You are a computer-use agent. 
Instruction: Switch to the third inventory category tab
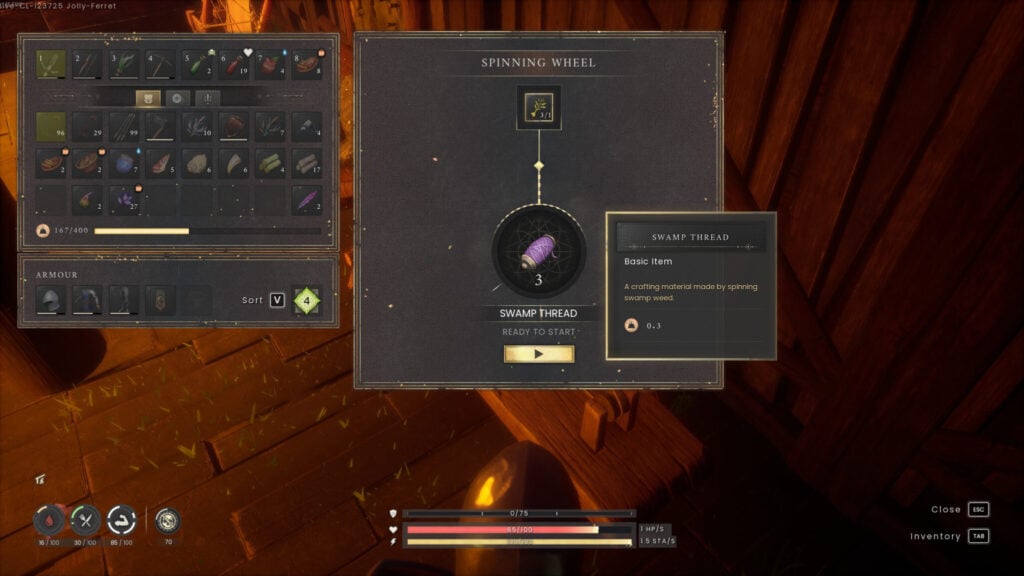[x=207, y=98]
